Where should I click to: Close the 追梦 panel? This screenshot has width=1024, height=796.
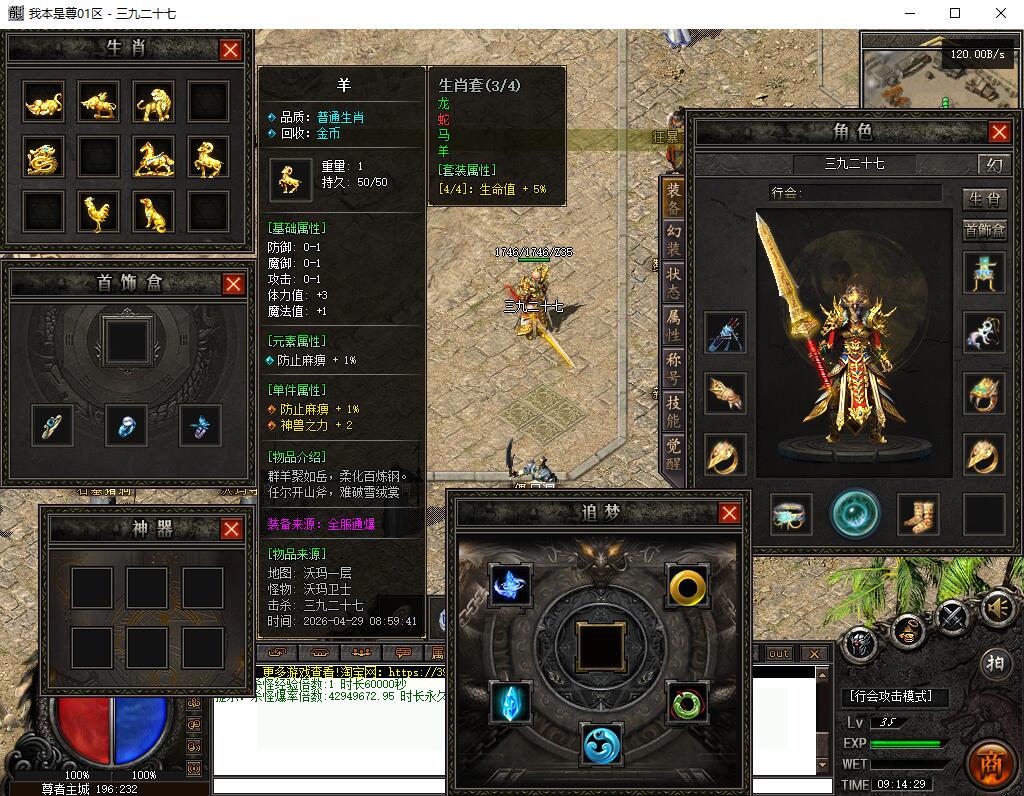tap(730, 513)
